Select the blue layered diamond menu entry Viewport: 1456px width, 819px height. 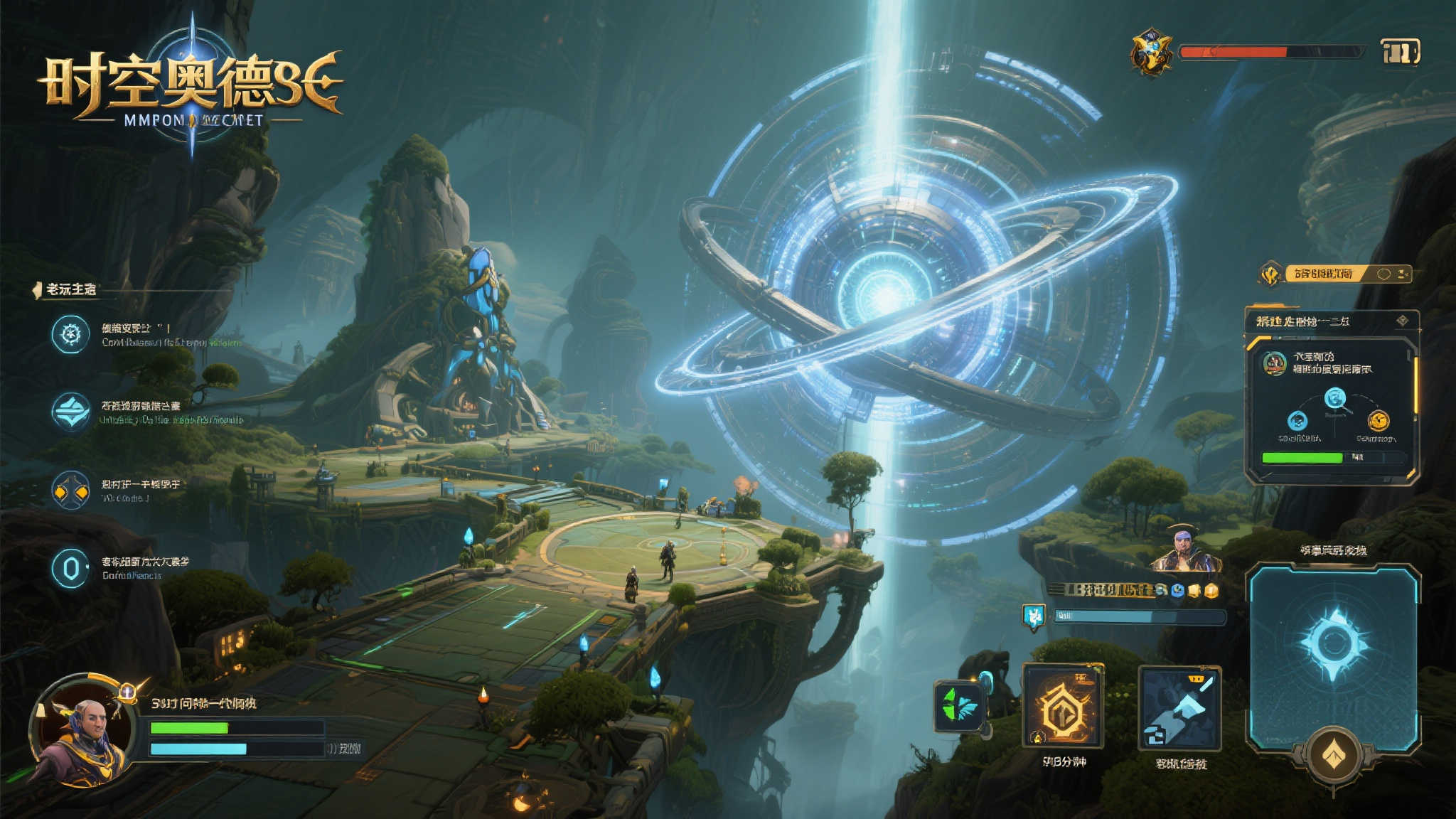coord(70,412)
